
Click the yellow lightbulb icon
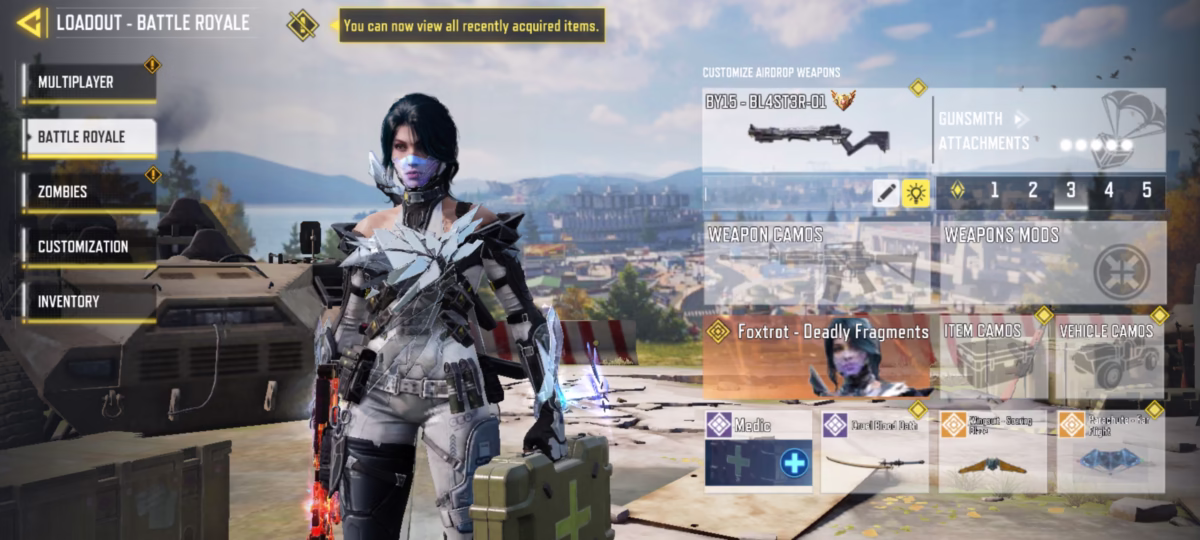click(x=916, y=194)
